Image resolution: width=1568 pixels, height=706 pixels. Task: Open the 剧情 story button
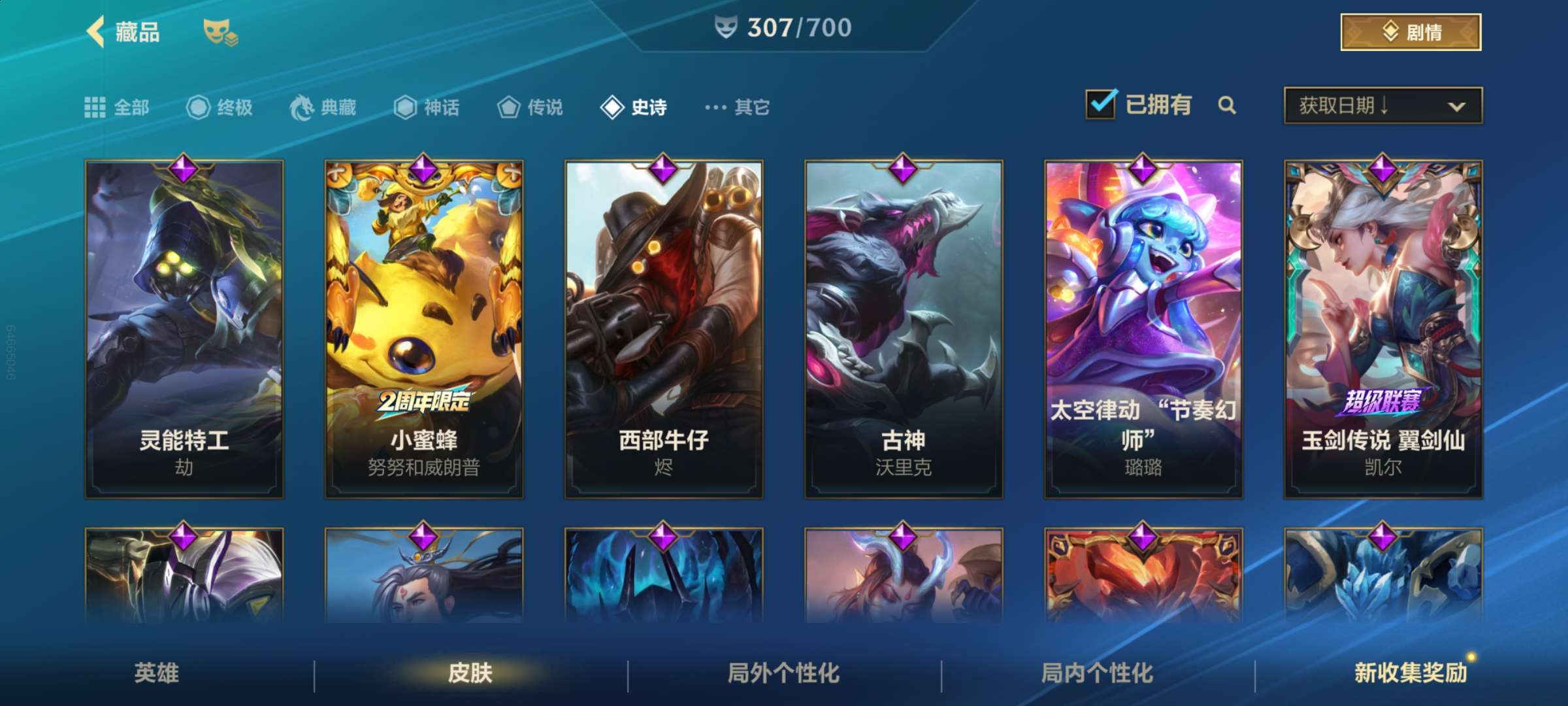tap(1411, 32)
